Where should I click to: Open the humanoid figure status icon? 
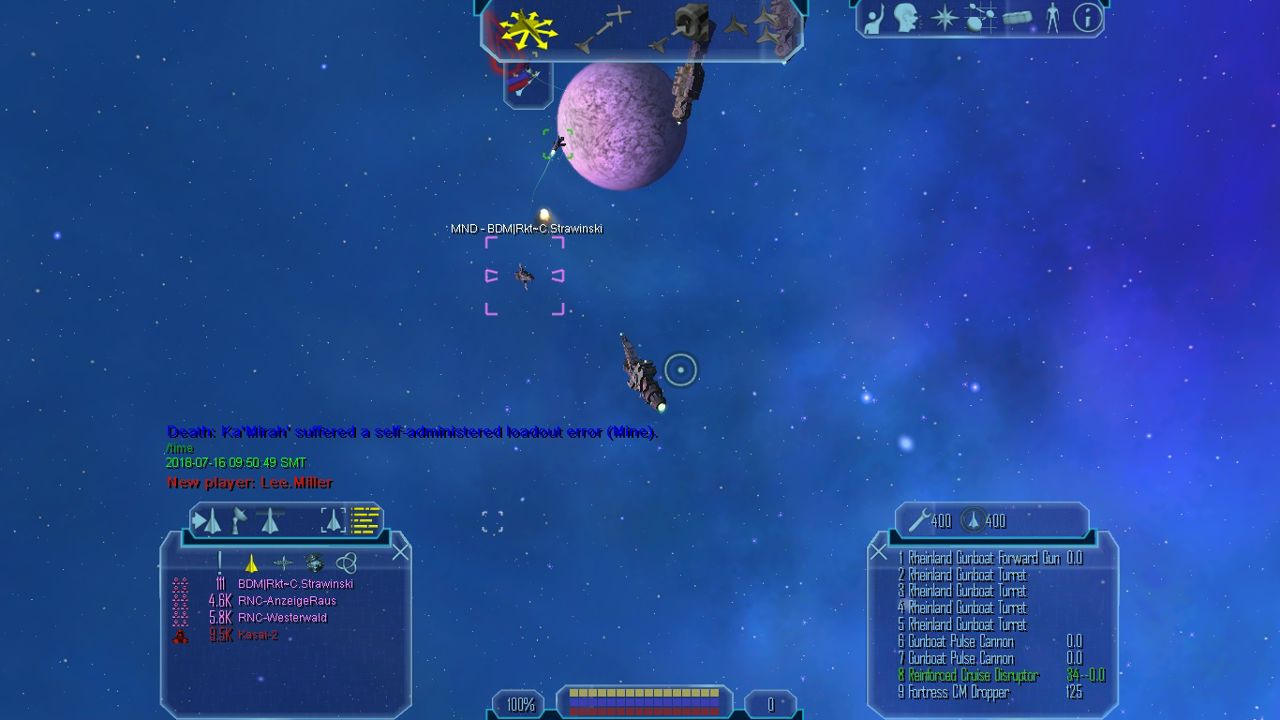coord(1052,18)
